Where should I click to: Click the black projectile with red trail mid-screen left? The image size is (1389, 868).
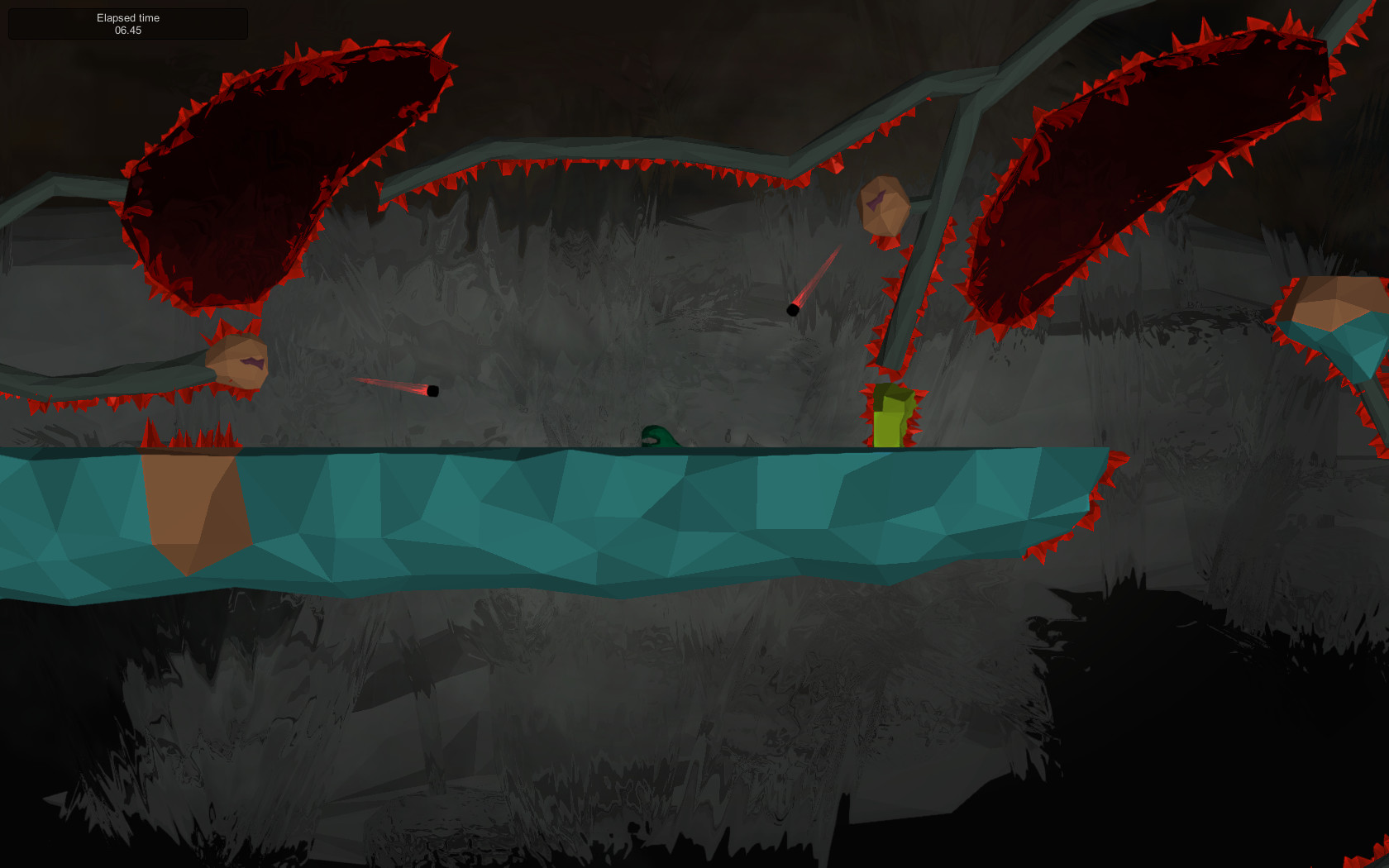coord(433,390)
